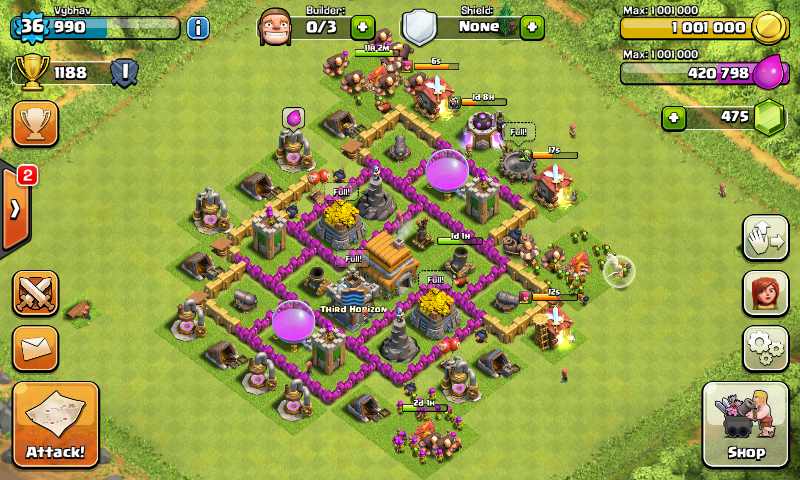View the league shield badge beside trophies
This screenshot has height=480, width=800.
pyautogui.click(x=124, y=72)
